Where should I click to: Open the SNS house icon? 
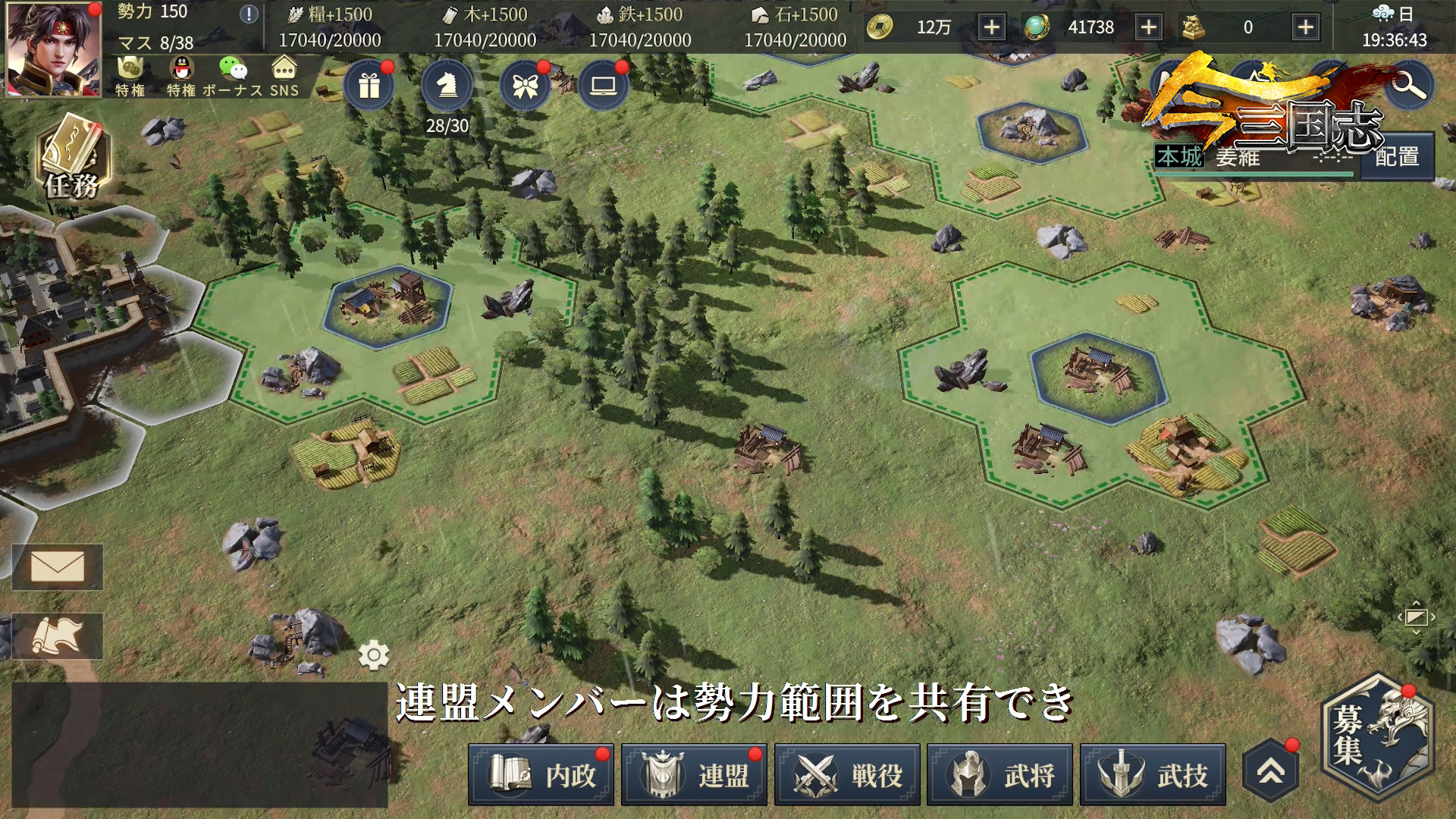(x=284, y=77)
